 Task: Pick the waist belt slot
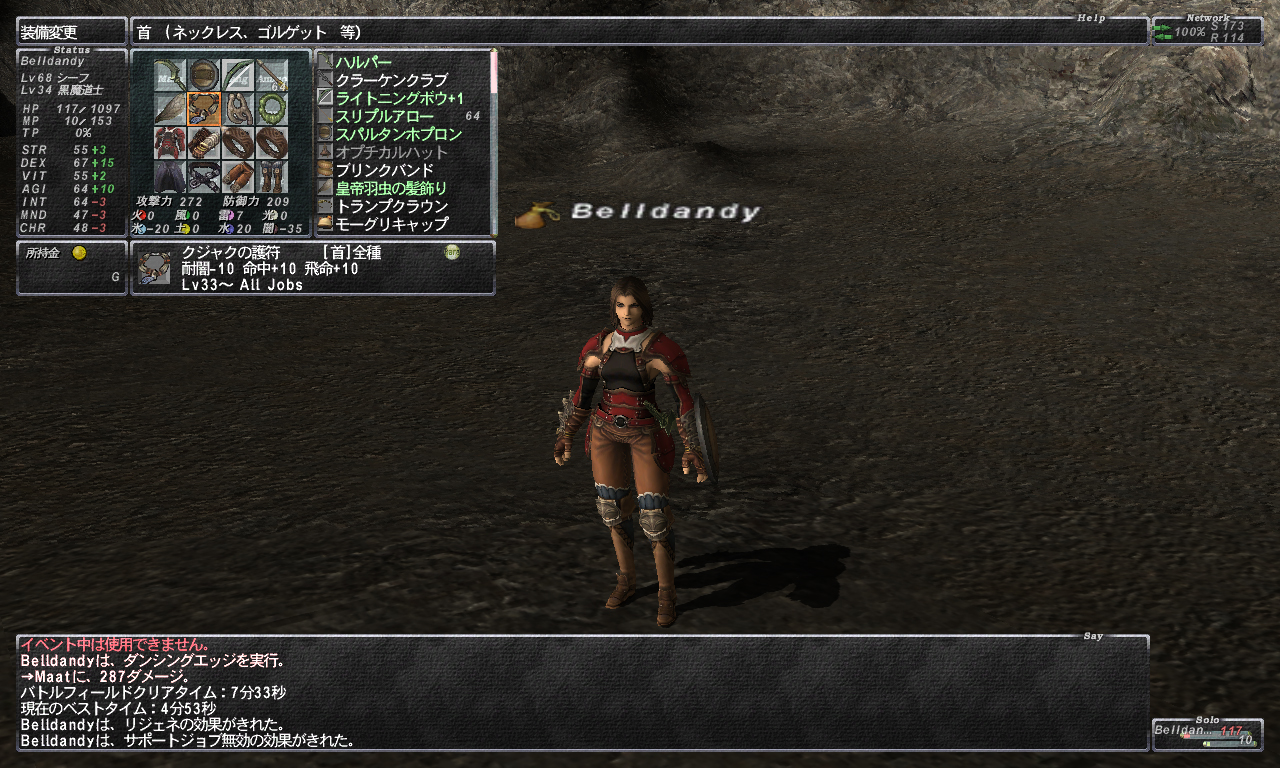[x=204, y=176]
